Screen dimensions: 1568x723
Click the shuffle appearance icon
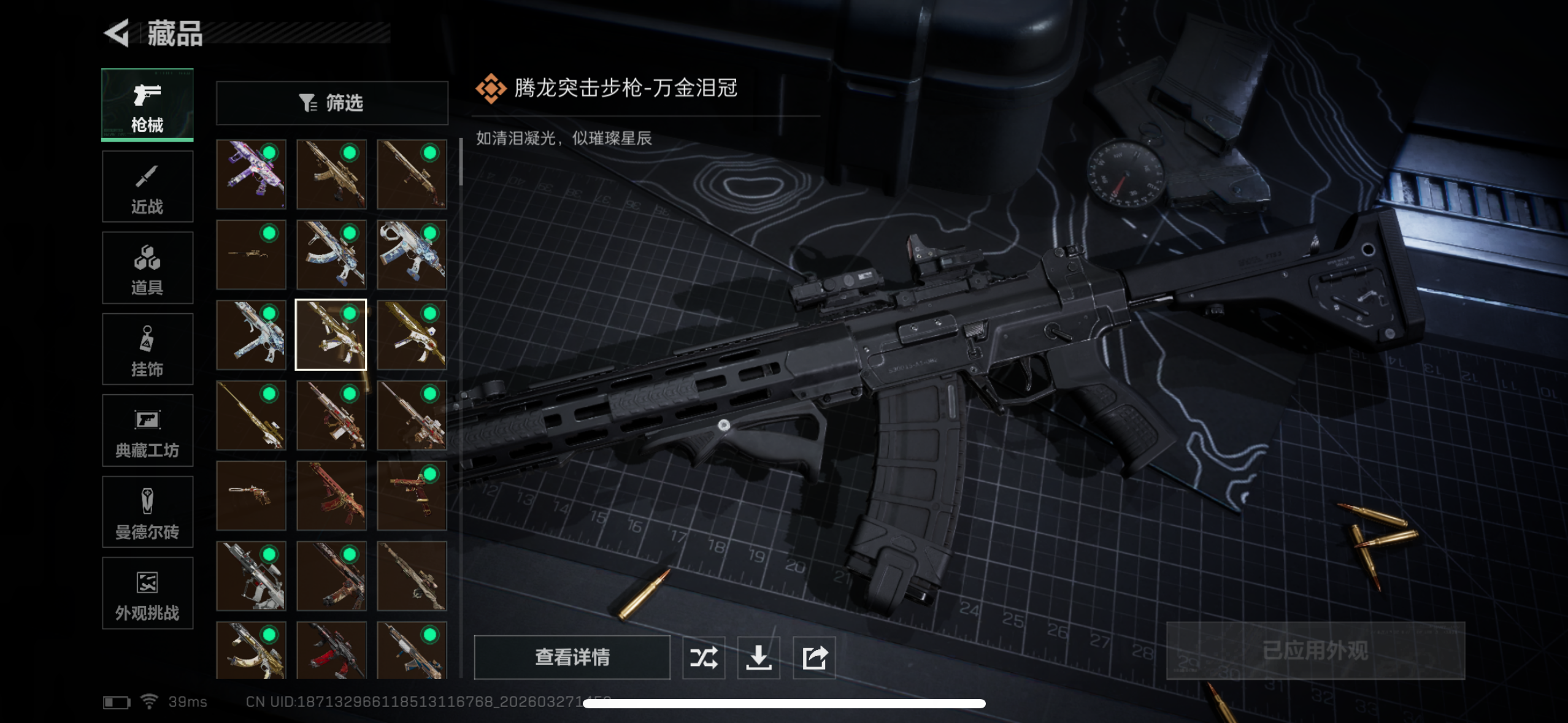[704, 657]
